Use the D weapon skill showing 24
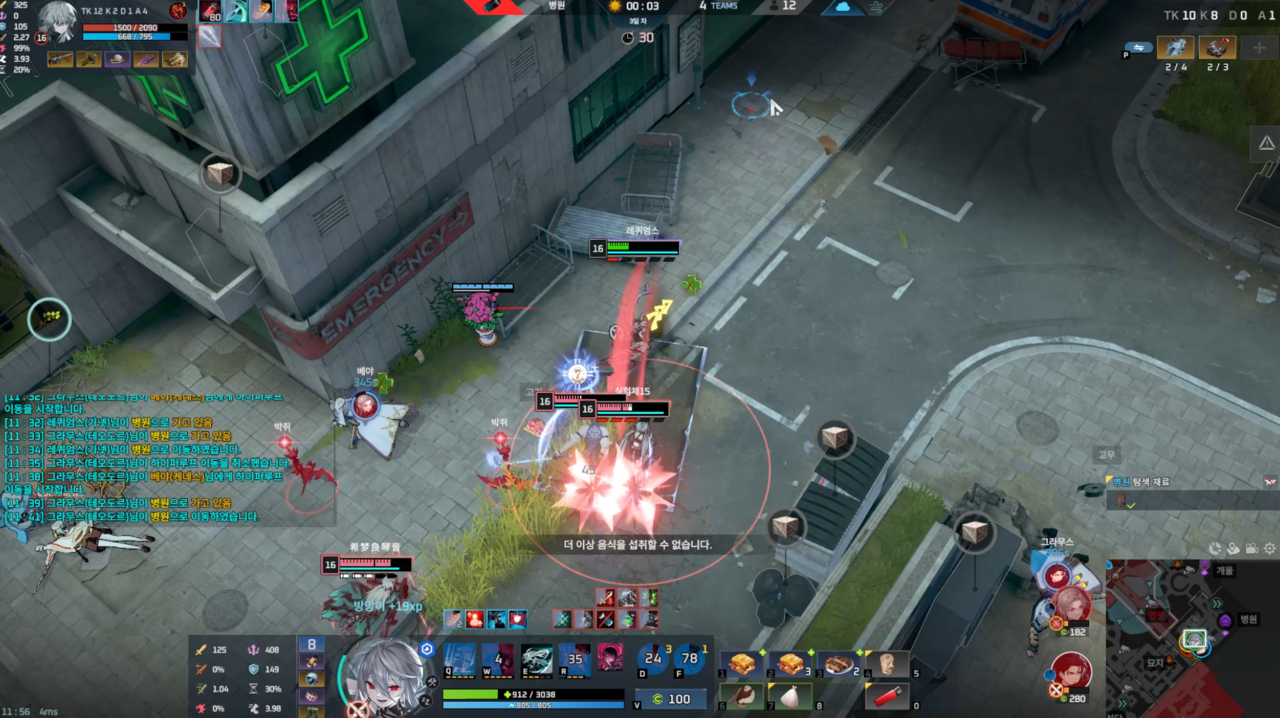1280x718 pixels. [x=654, y=659]
